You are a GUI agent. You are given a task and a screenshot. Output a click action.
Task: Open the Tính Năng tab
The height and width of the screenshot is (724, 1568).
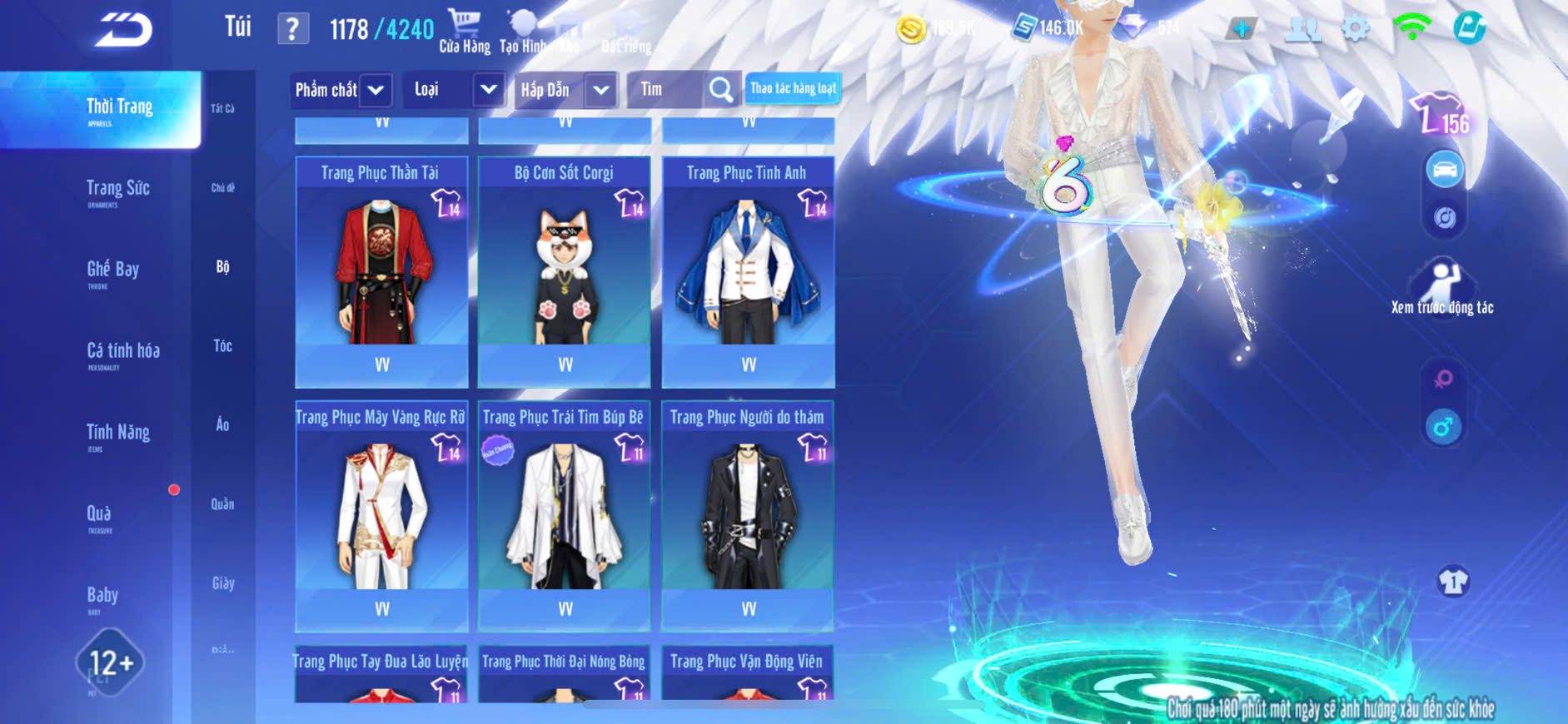pos(117,434)
